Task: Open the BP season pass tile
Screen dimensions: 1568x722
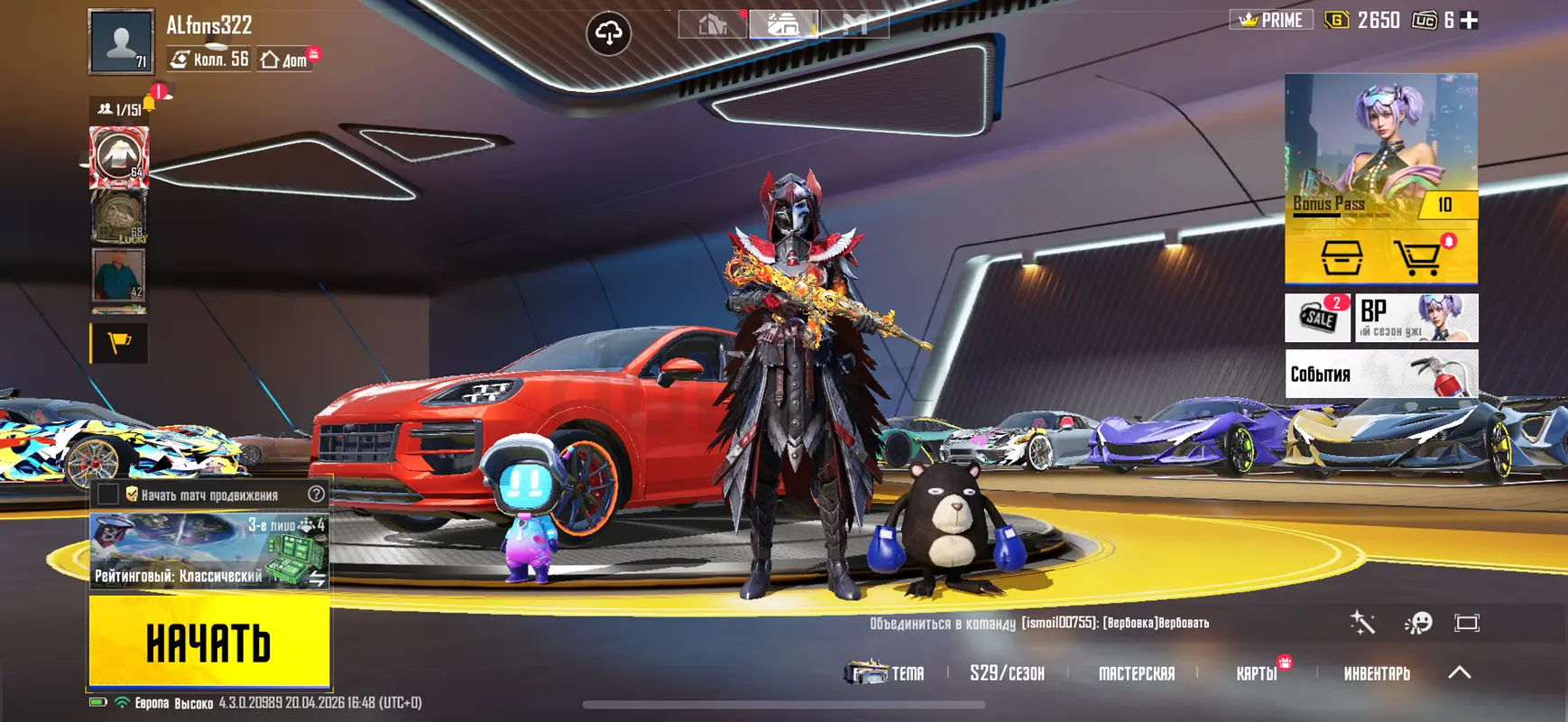Action: click(x=1416, y=317)
